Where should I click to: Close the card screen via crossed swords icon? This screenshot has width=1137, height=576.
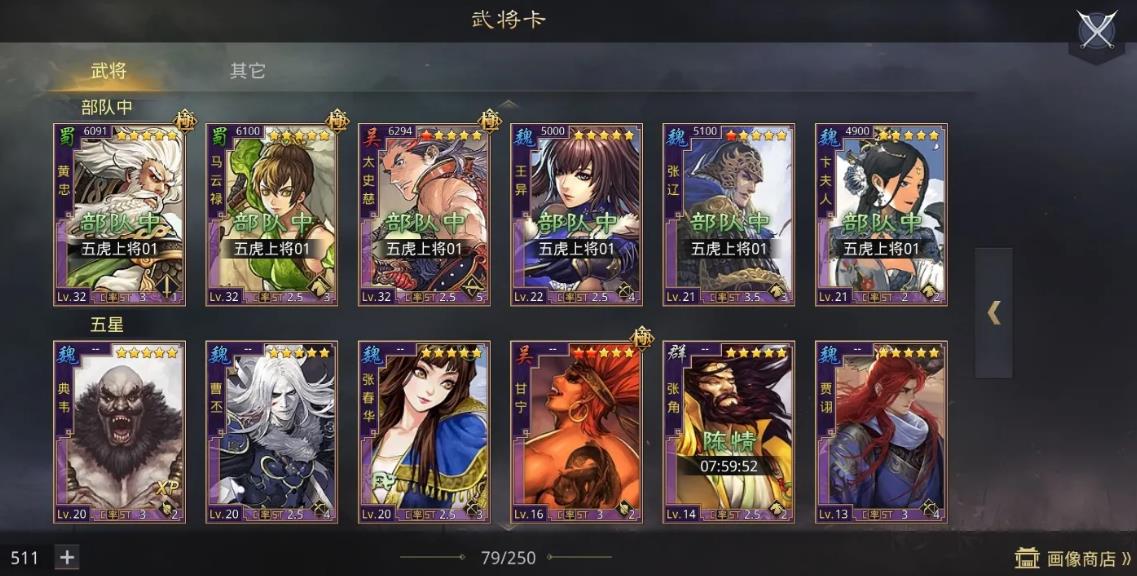point(1096,30)
